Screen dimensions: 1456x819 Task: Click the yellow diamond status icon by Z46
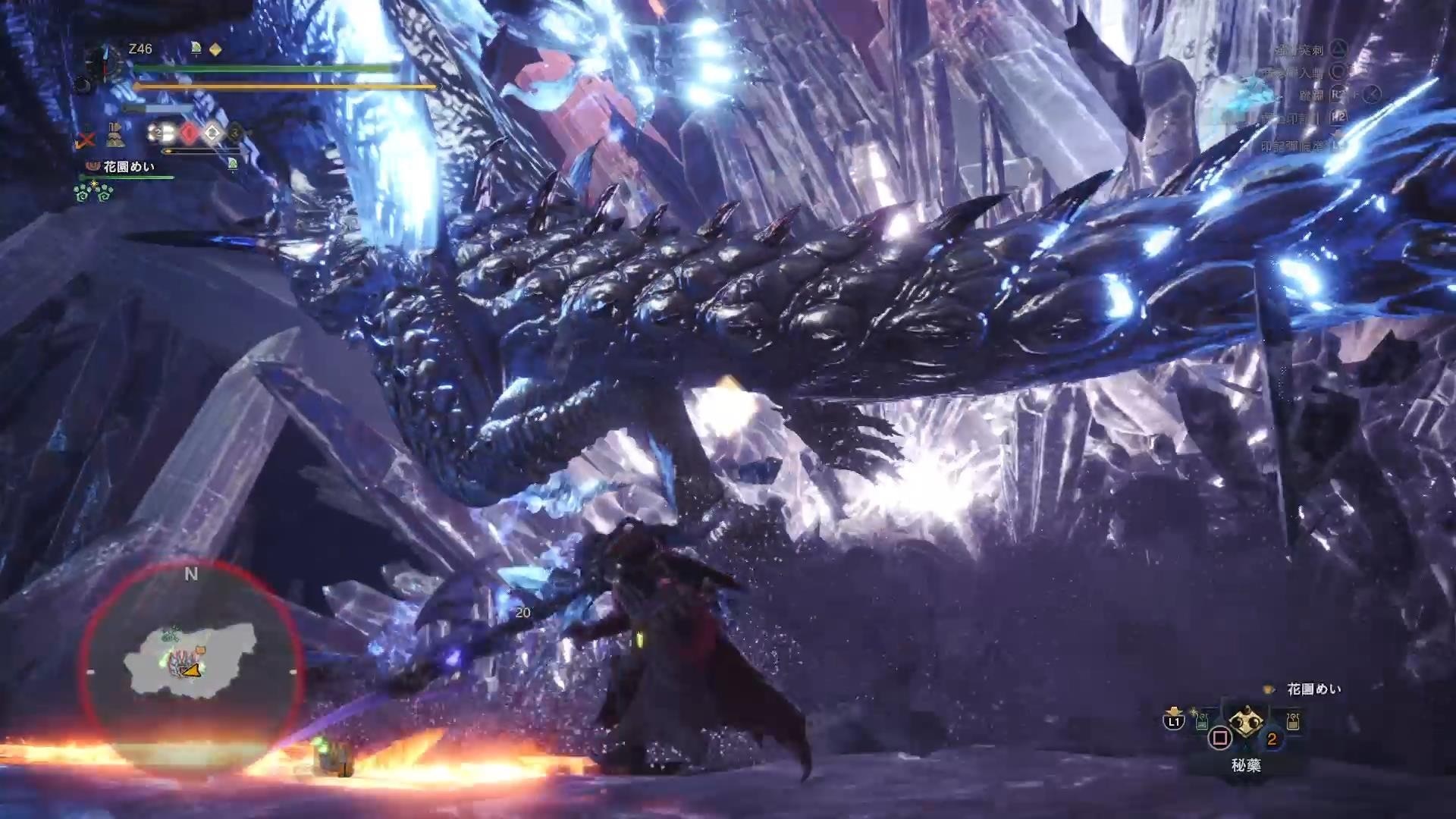(215, 49)
